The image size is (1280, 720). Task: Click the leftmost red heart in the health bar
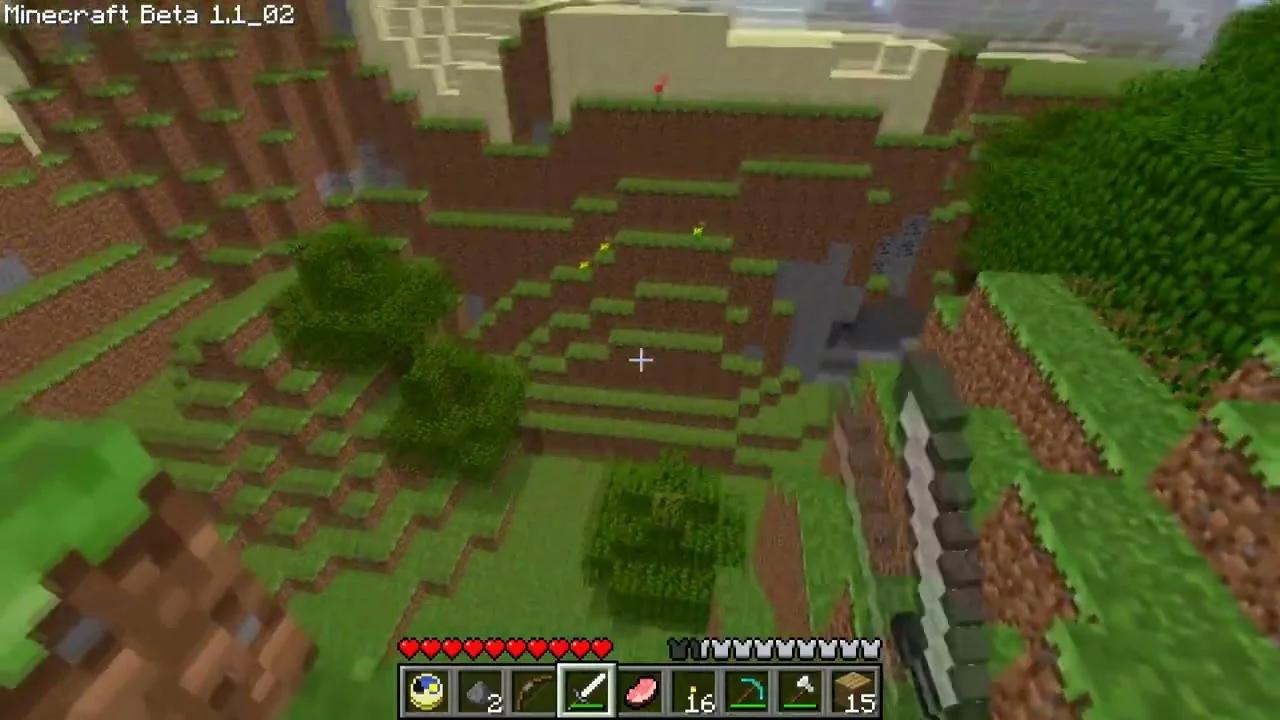[409, 648]
